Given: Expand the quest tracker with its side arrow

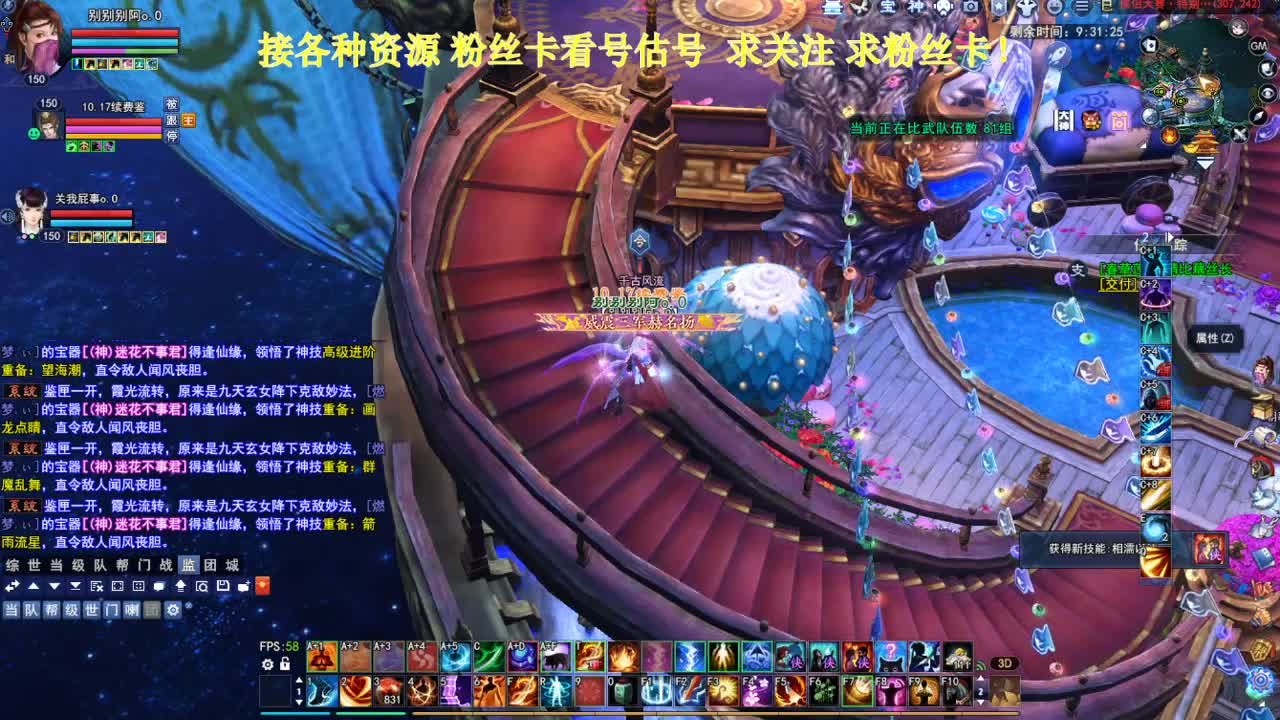Looking at the screenshot, I should pos(1169,237).
